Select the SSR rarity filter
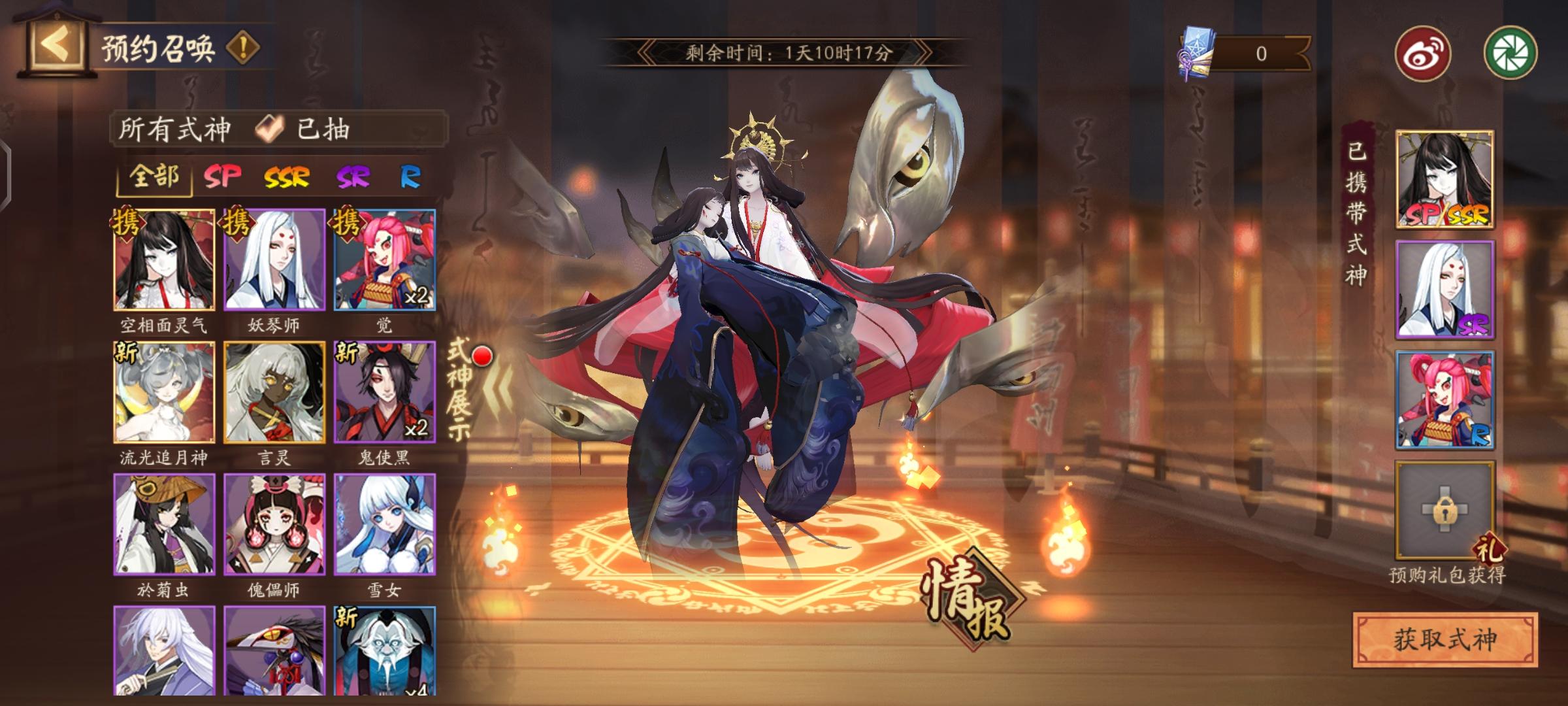 (286, 175)
